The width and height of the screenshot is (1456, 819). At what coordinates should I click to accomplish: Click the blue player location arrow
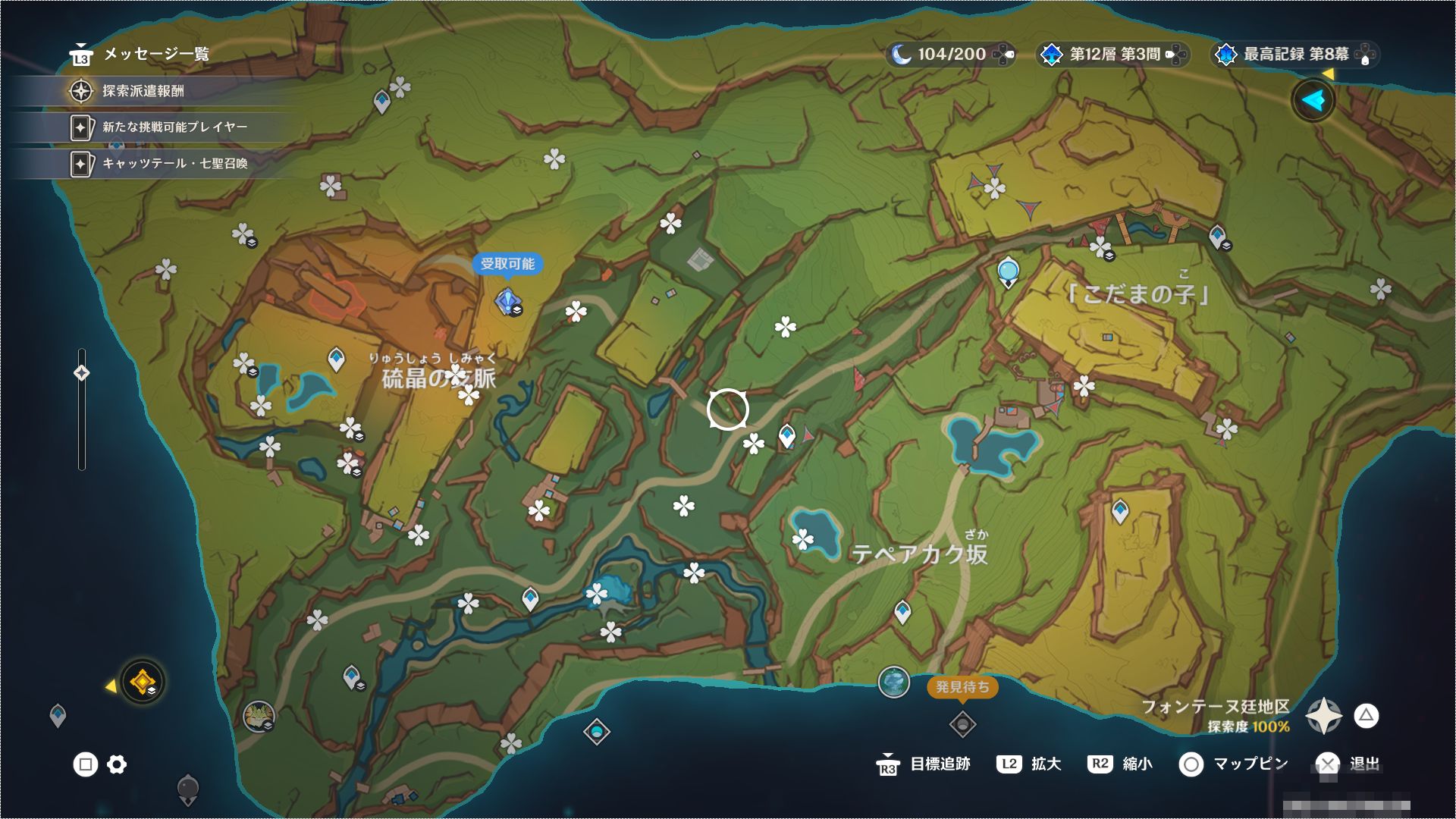click(1313, 100)
